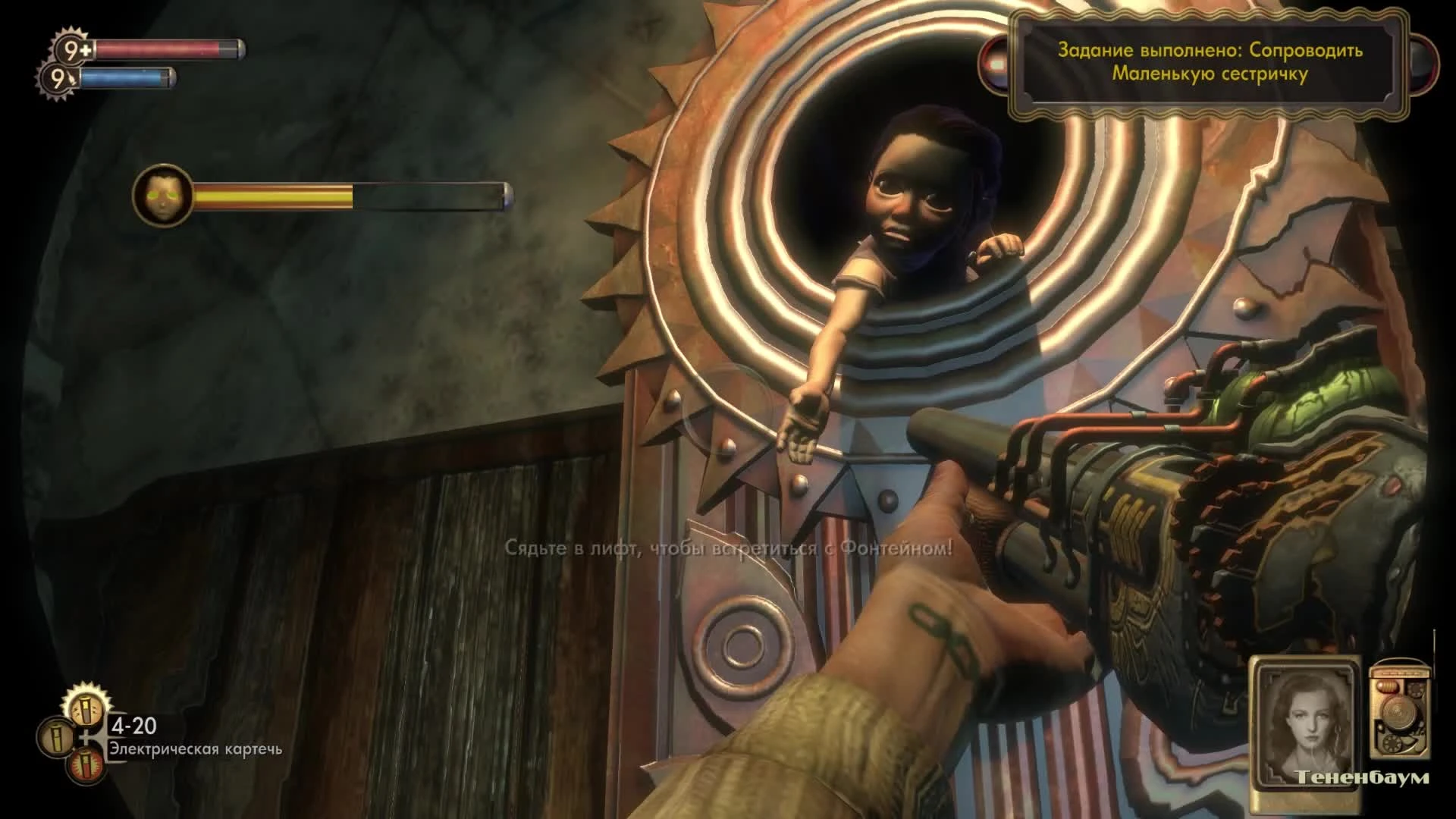Screen dimensions: 1456x819
Task: Select the standard buckshot ammo icon
Action: [55, 738]
